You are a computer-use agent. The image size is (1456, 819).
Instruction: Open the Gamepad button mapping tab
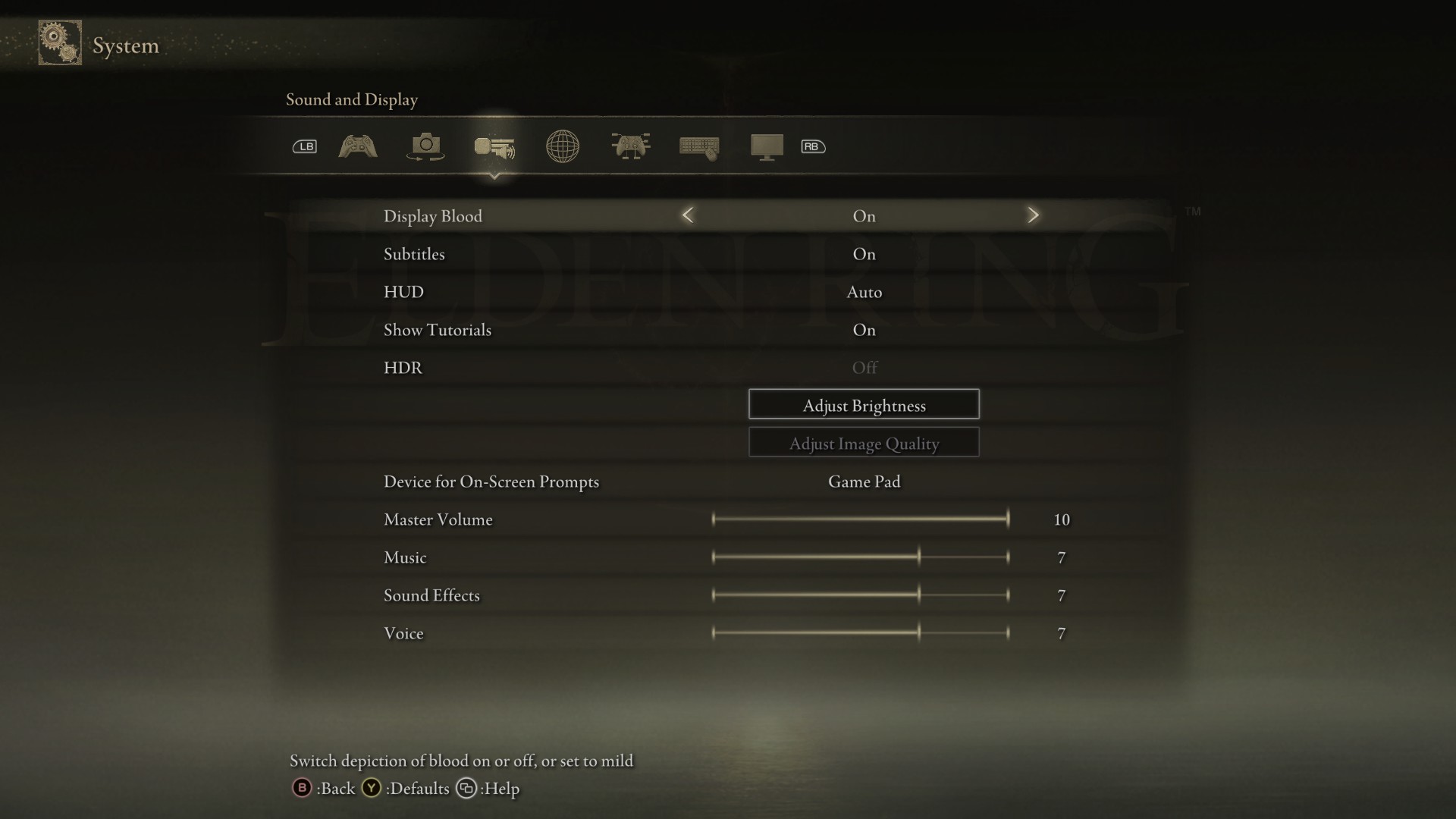[630, 146]
